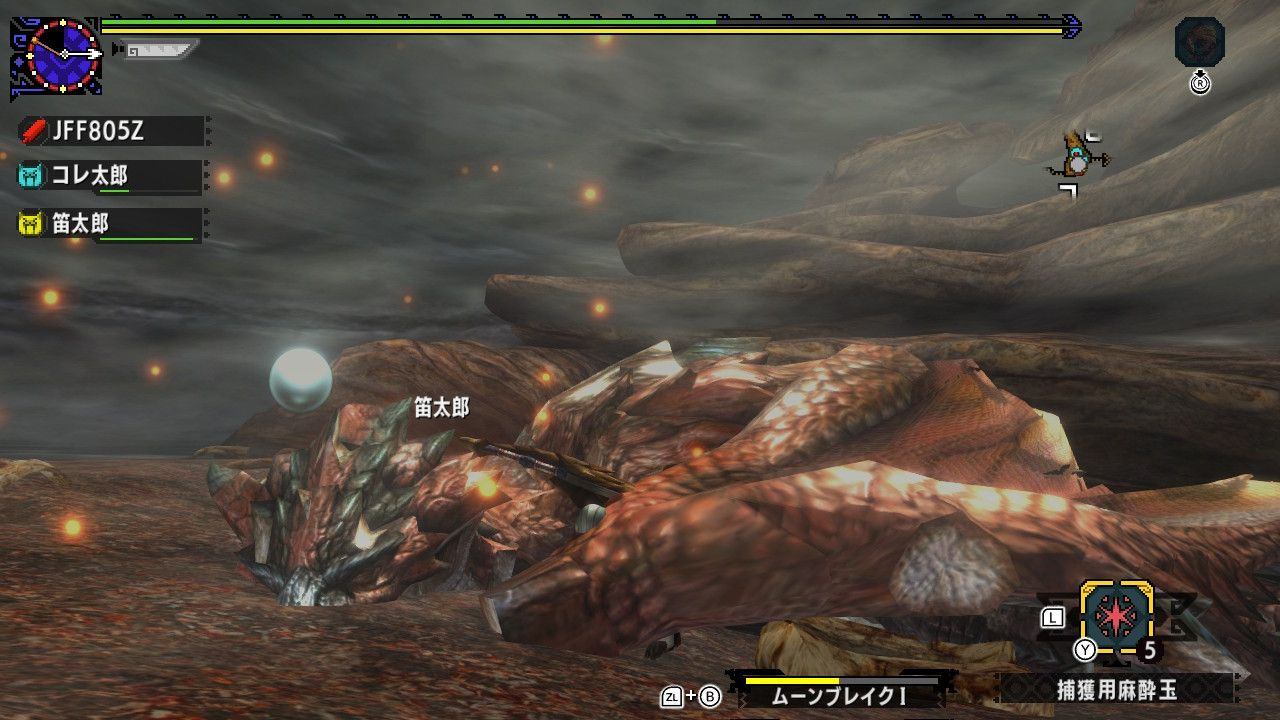Click the quest timer clock
The width and height of the screenshot is (1280, 720).
pos(62,54)
